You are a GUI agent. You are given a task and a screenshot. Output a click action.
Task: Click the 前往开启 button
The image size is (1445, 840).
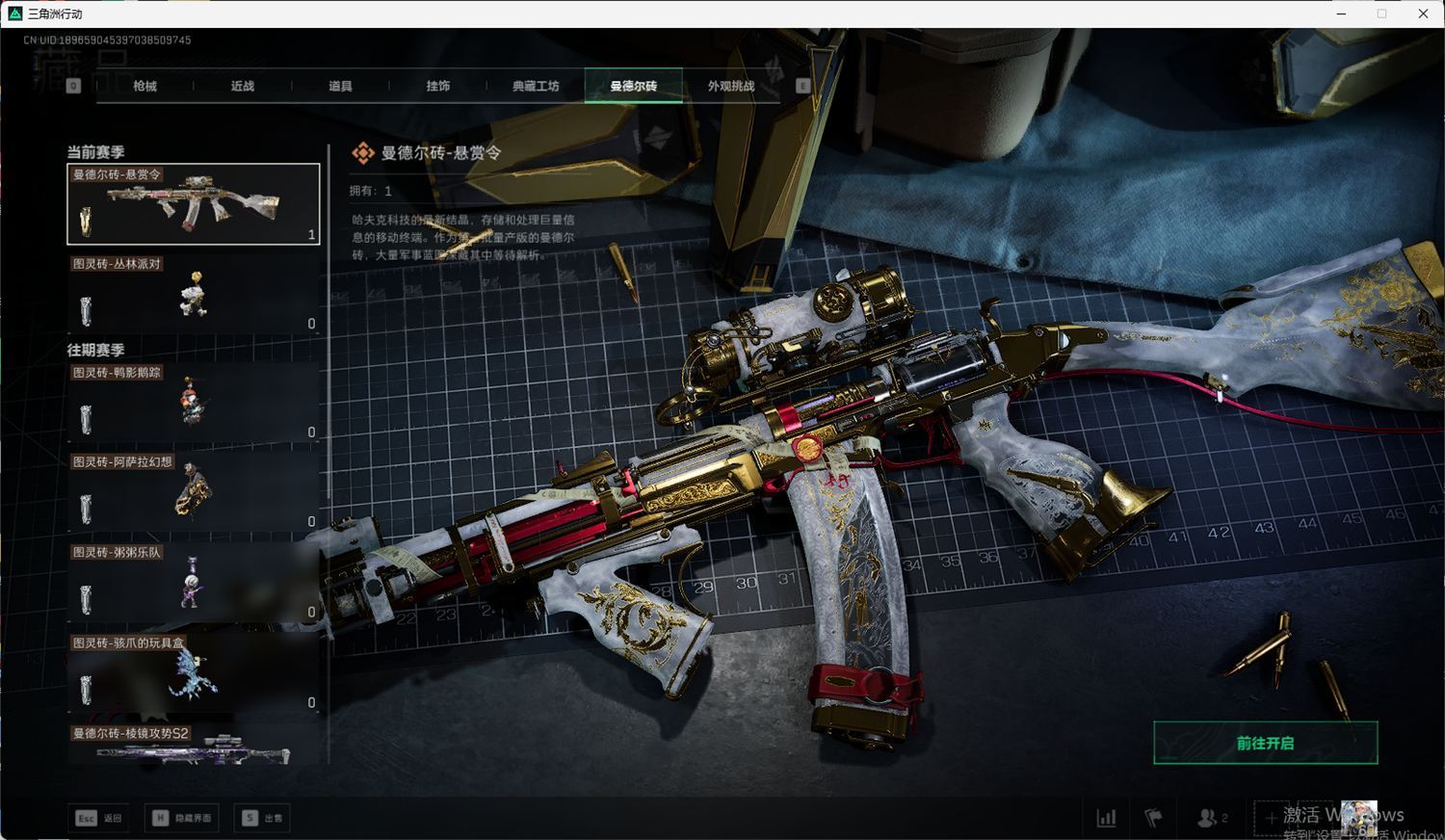pyautogui.click(x=1265, y=743)
